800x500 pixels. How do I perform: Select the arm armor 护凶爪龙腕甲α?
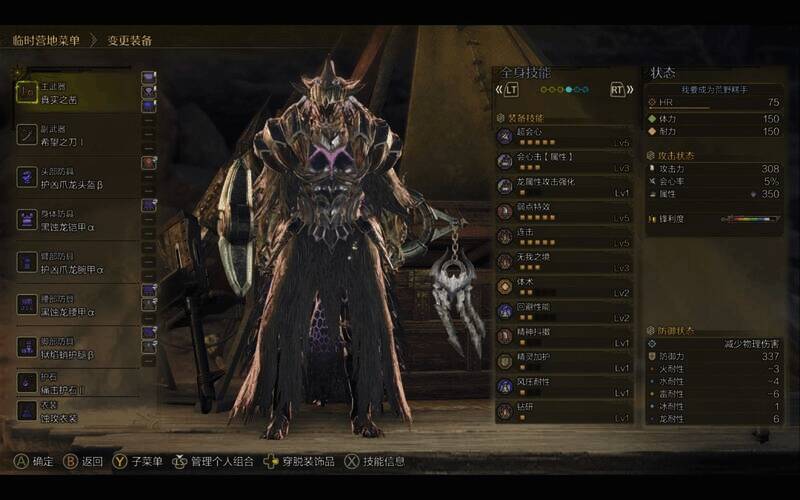(78, 263)
